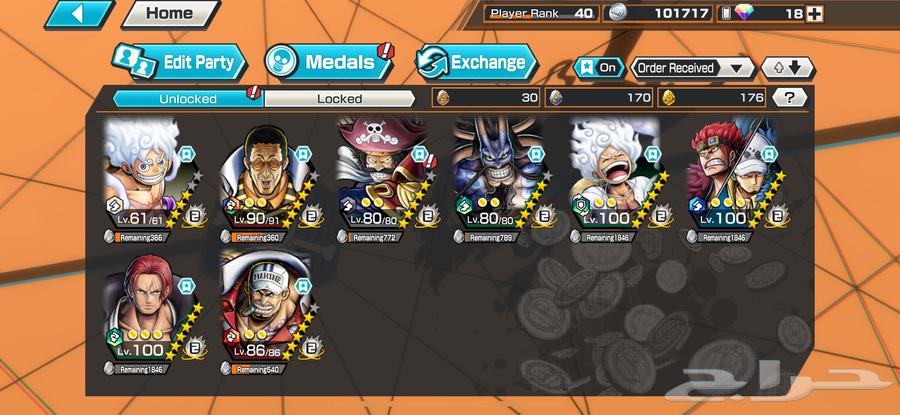This screenshot has width=900, height=415.
Task: Open the Exchange menu
Action: [x=471, y=62]
